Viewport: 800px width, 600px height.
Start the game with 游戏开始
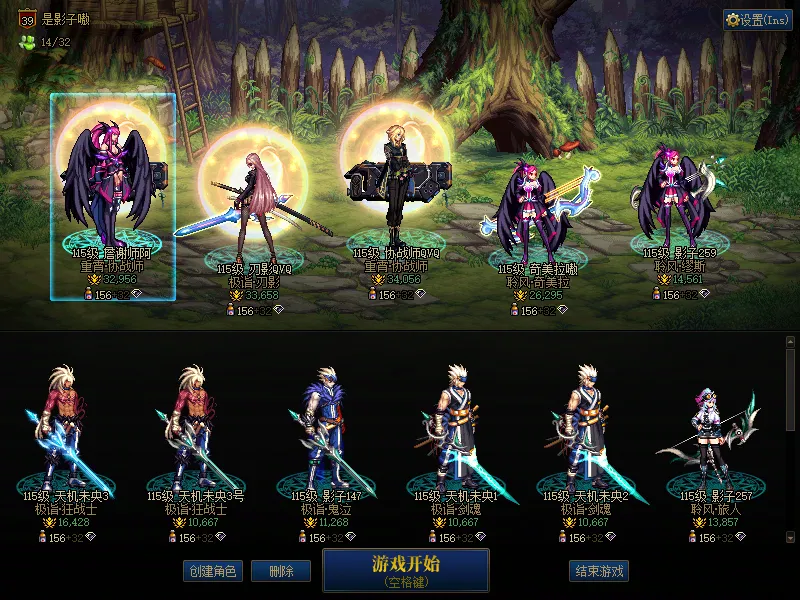pyautogui.click(x=405, y=569)
